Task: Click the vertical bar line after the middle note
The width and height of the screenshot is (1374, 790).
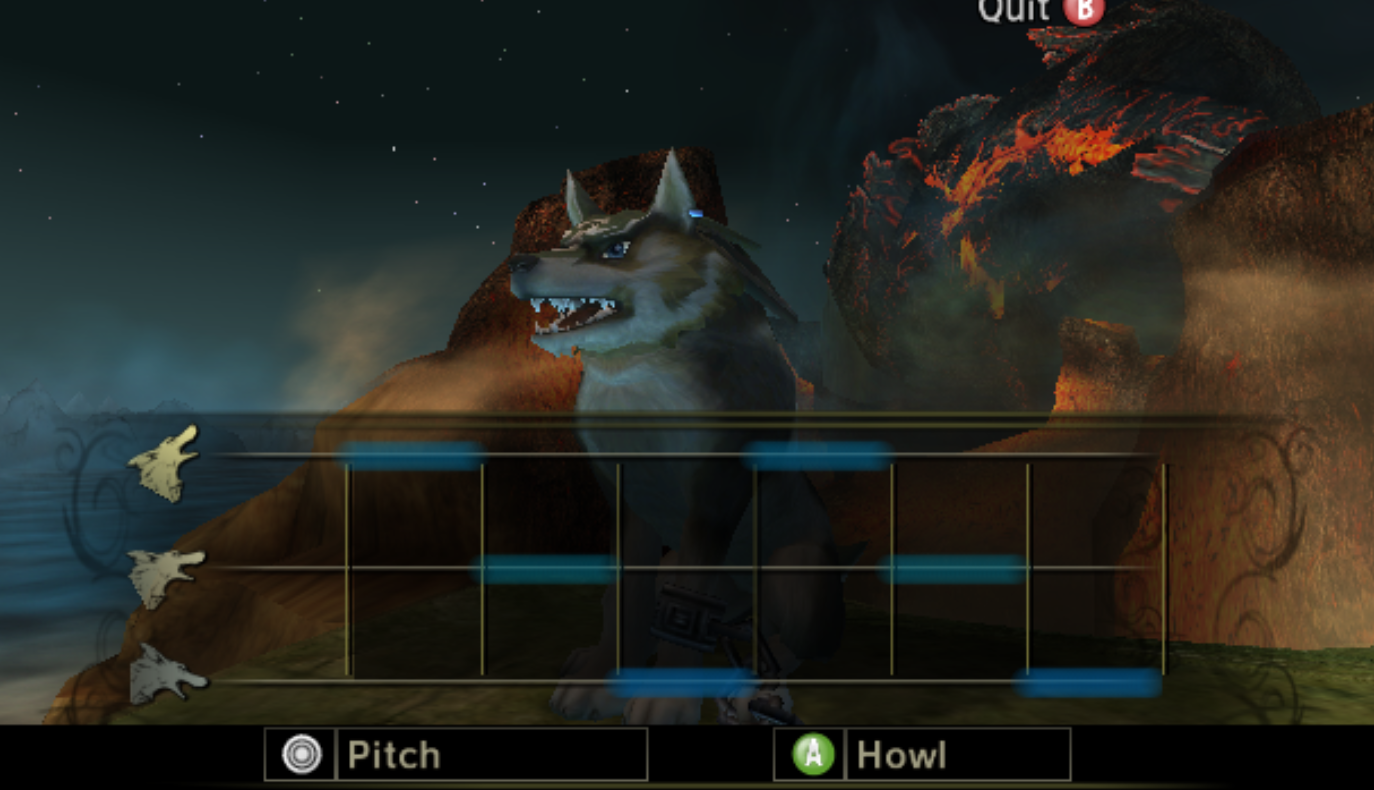Action: pos(620,560)
